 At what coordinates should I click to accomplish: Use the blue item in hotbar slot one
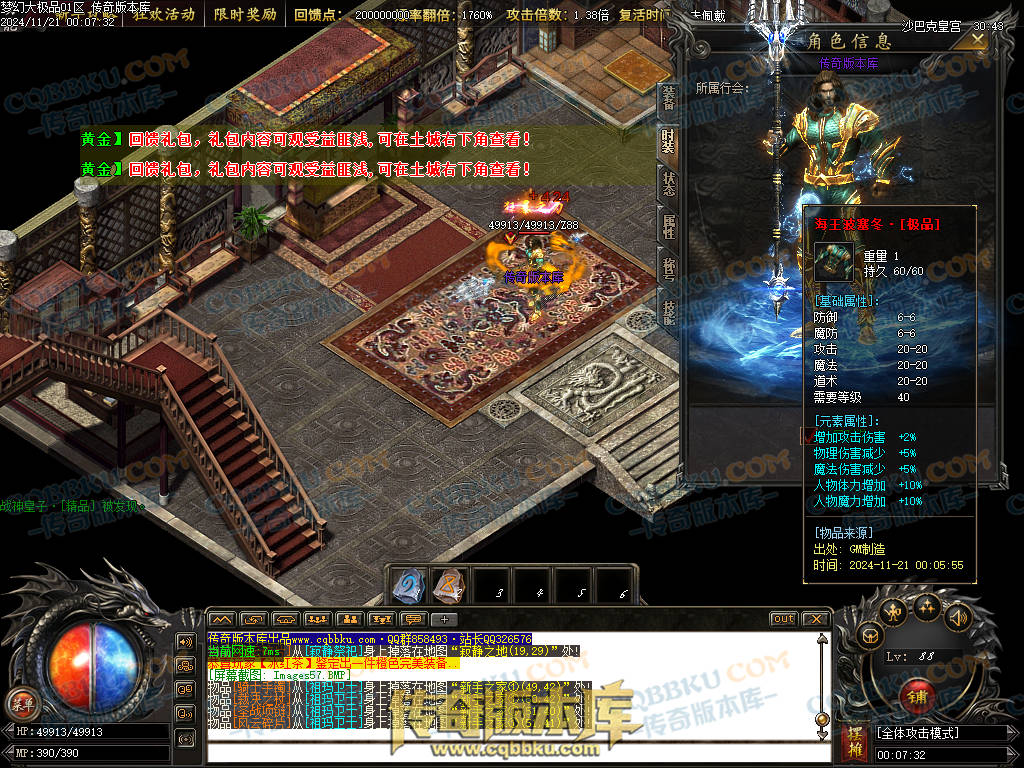click(408, 586)
